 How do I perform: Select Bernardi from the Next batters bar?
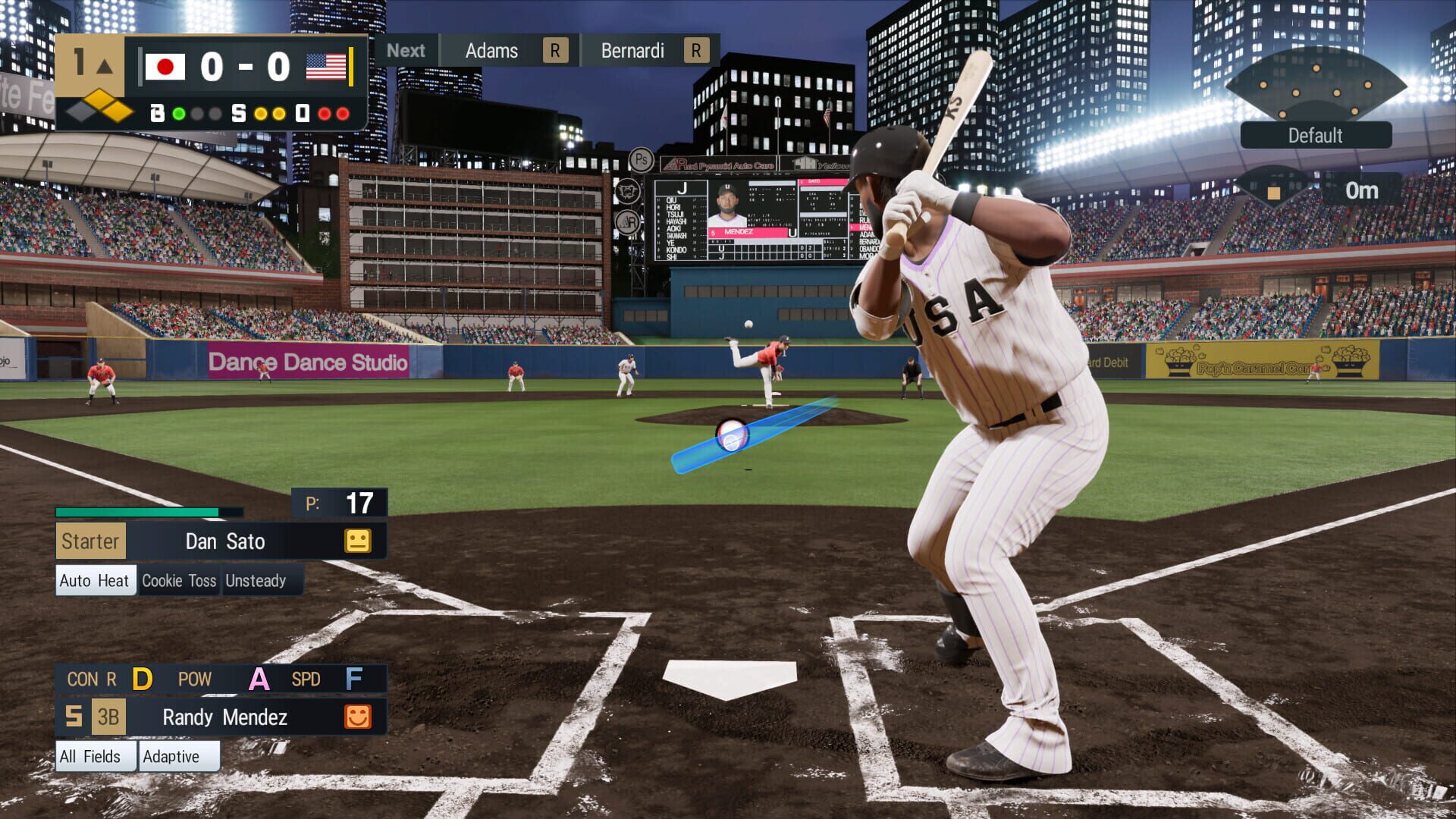coord(632,50)
